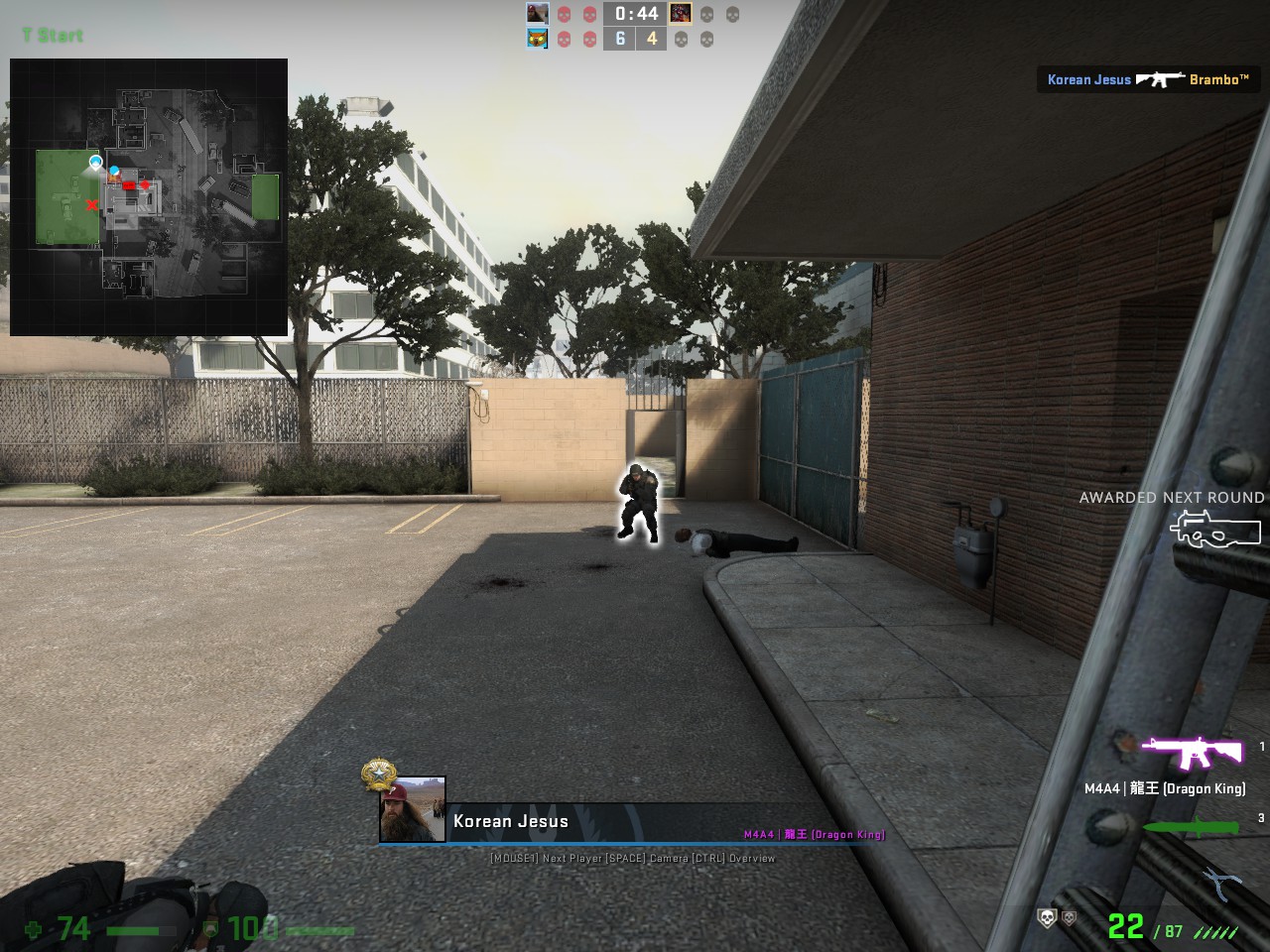Click the M4A4 | Dragon King weapon label
The width and height of the screenshot is (1270, 952).
click(1167, 790)
